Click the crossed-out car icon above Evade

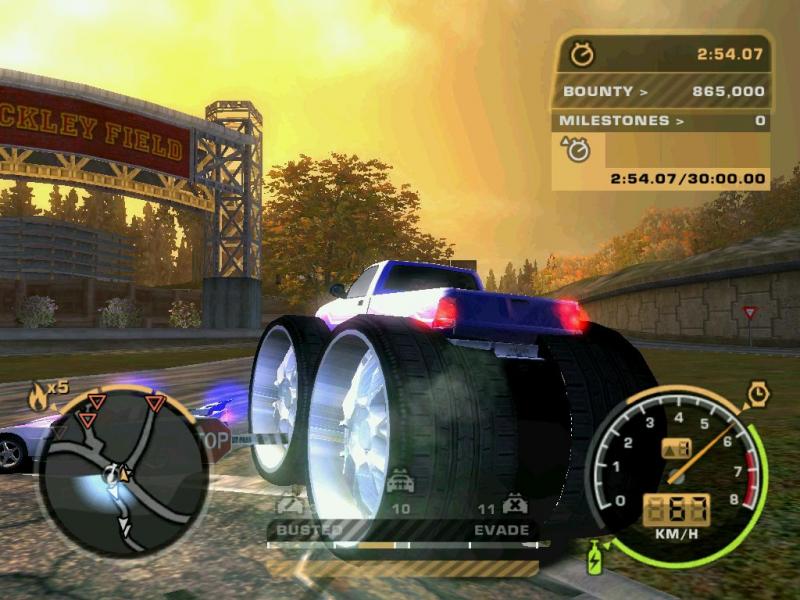515,503
